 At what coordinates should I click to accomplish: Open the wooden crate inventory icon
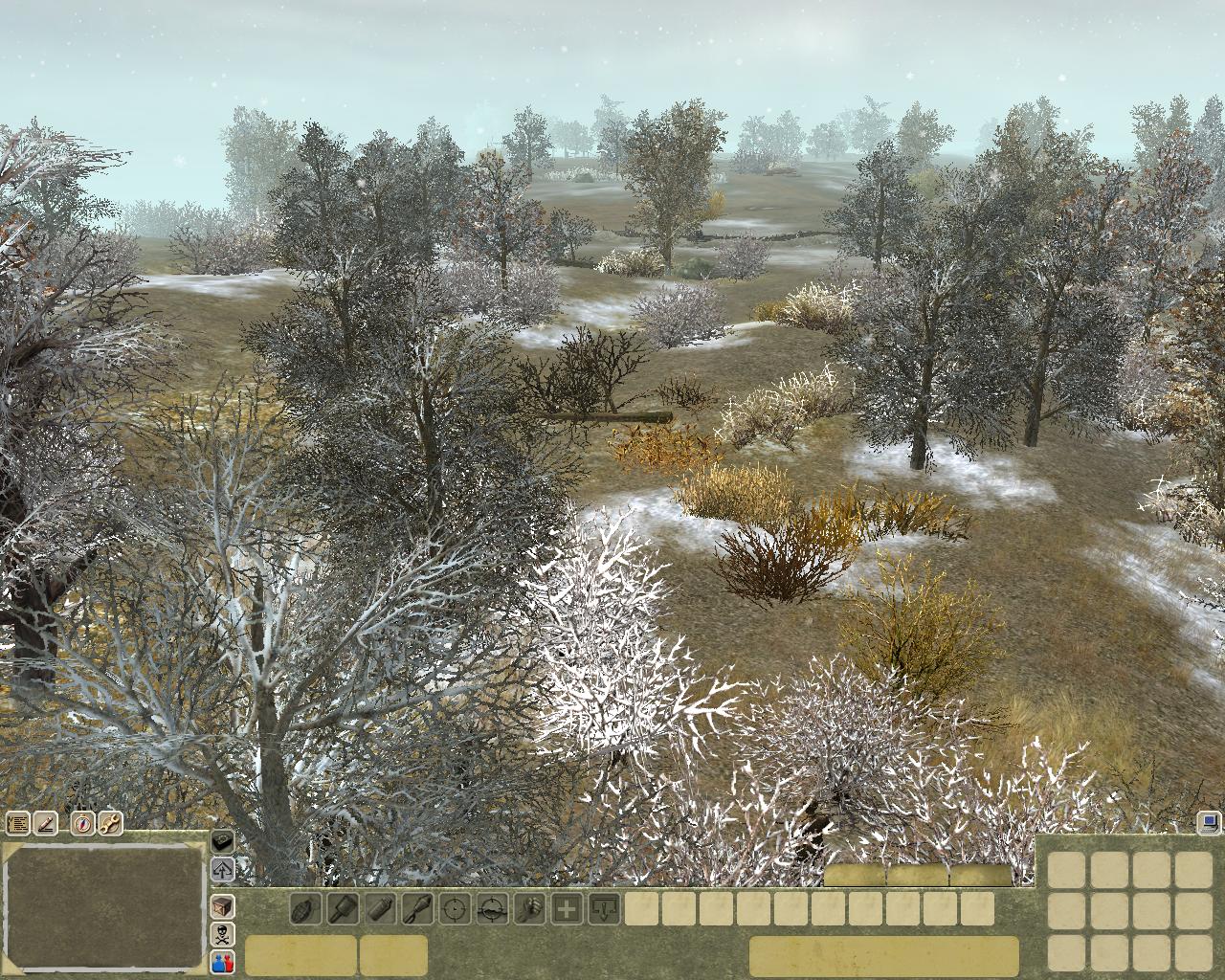tap(223, 905)
